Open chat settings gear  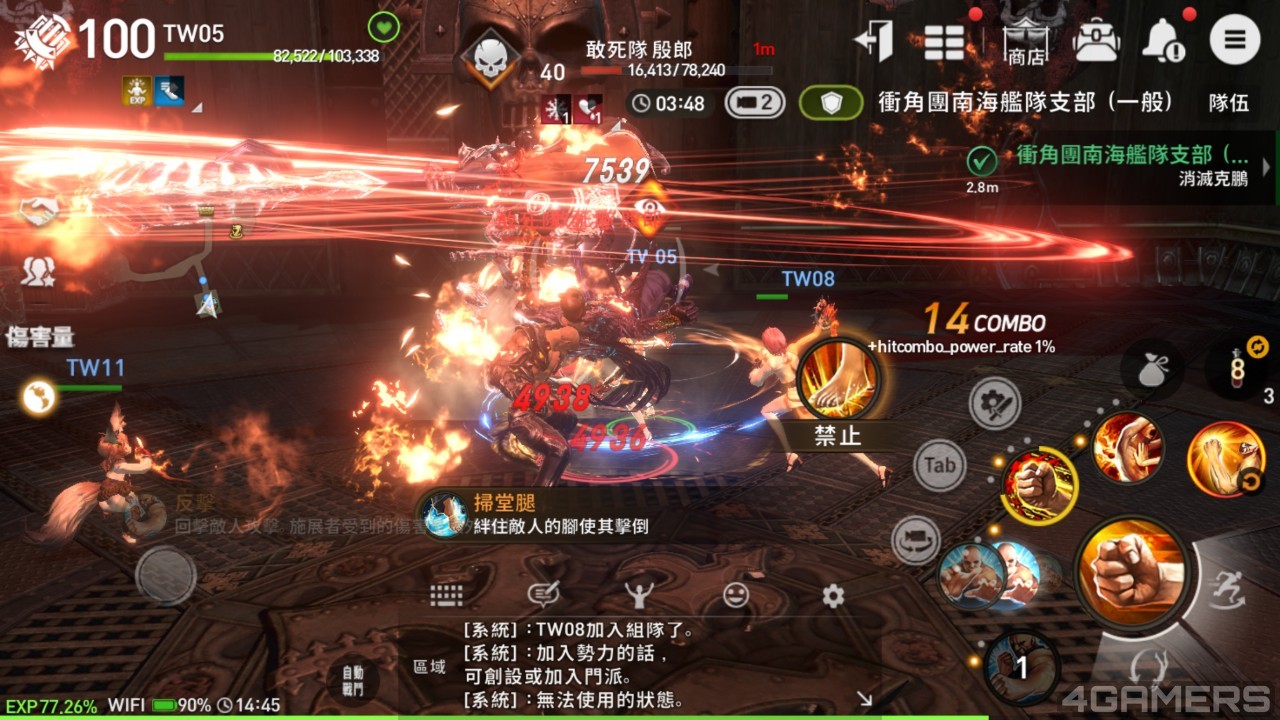coord(833,596)
